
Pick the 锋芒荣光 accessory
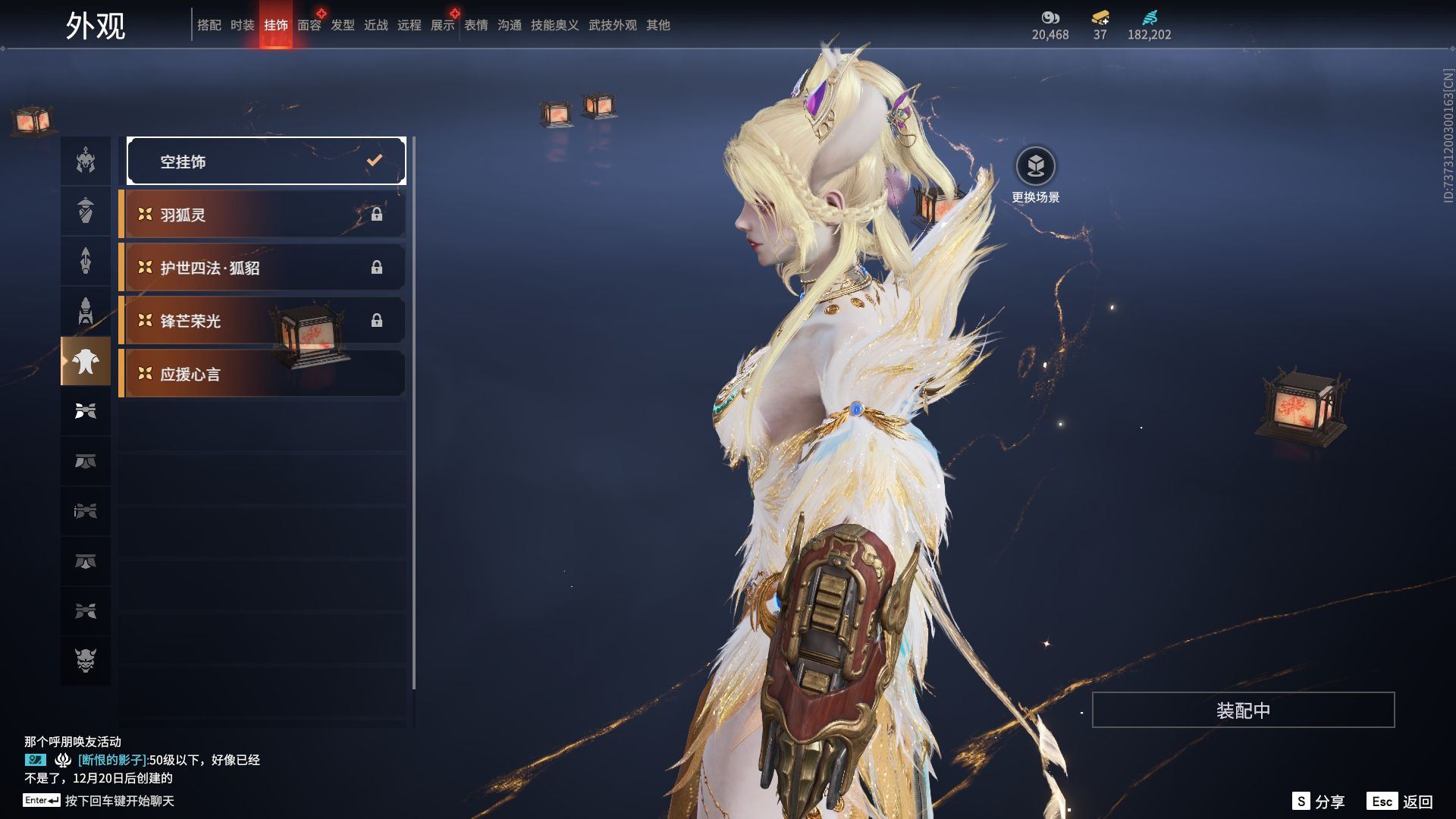(x=262, y=321)
